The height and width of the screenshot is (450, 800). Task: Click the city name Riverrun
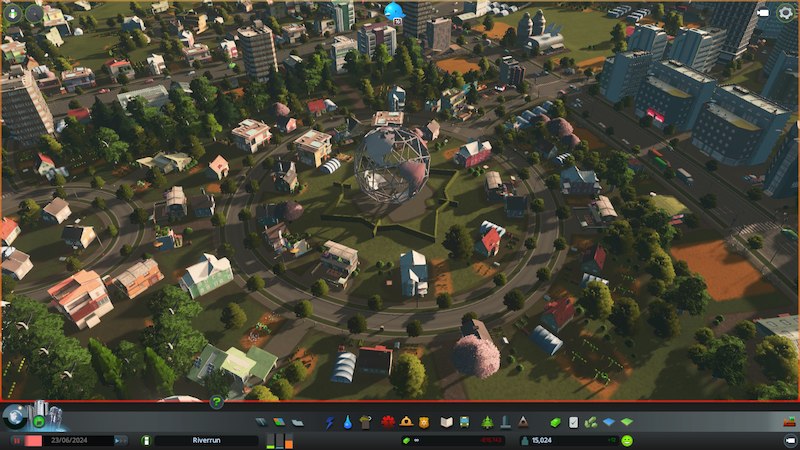point(206,440)
